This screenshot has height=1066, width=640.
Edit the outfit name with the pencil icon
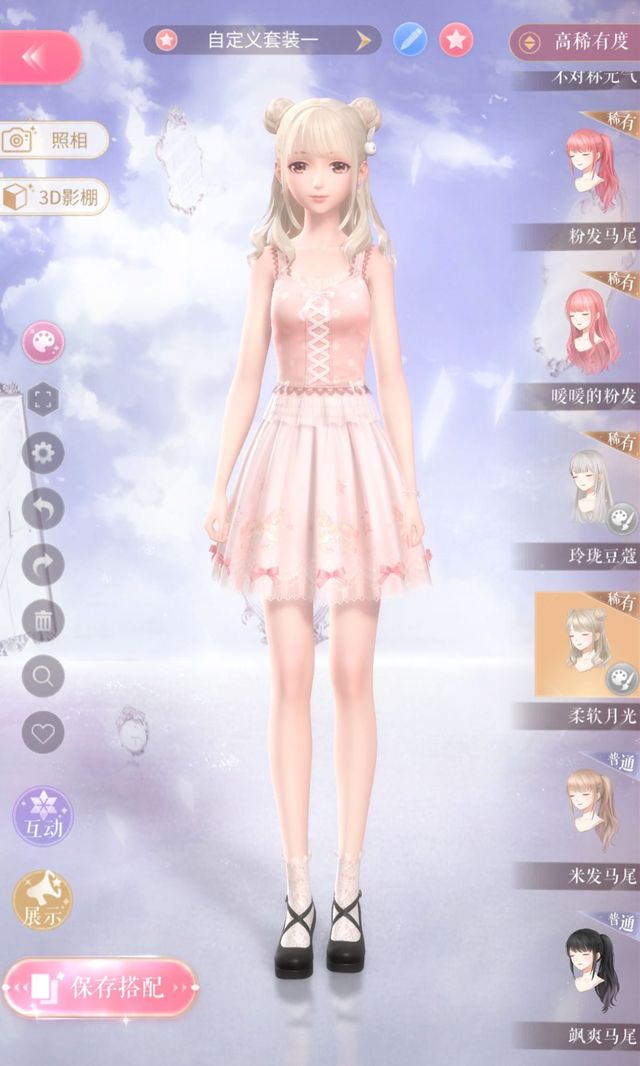[x=410, y=40]
